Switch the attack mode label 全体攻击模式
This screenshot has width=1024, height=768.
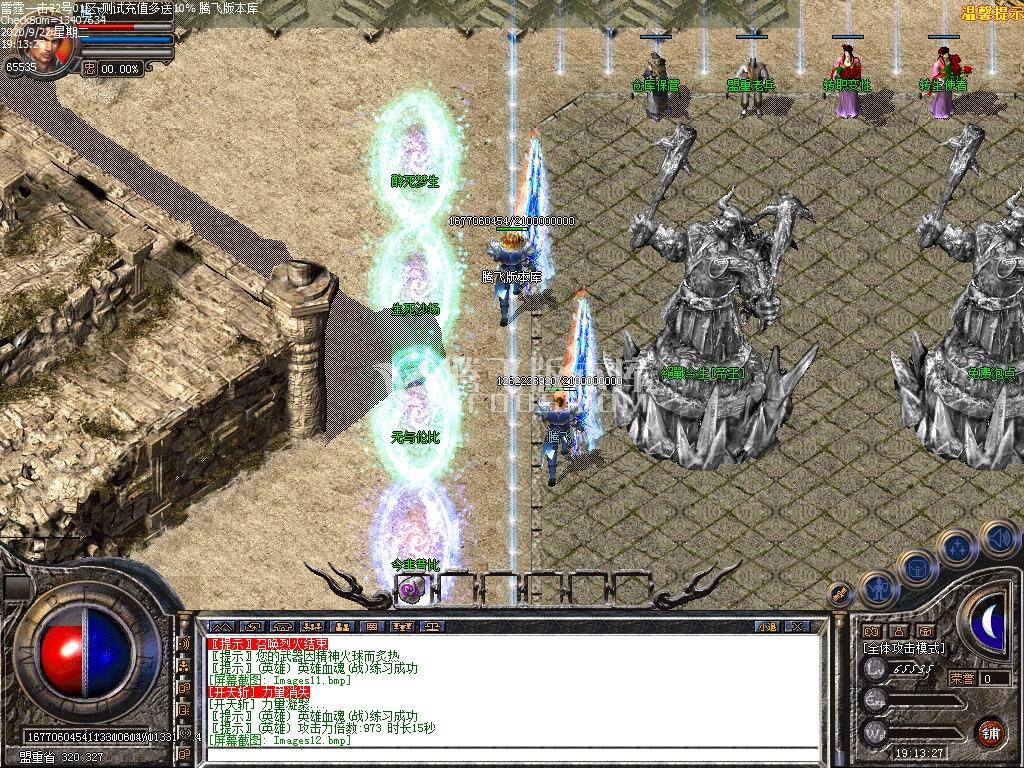click(x=903, y=648)
